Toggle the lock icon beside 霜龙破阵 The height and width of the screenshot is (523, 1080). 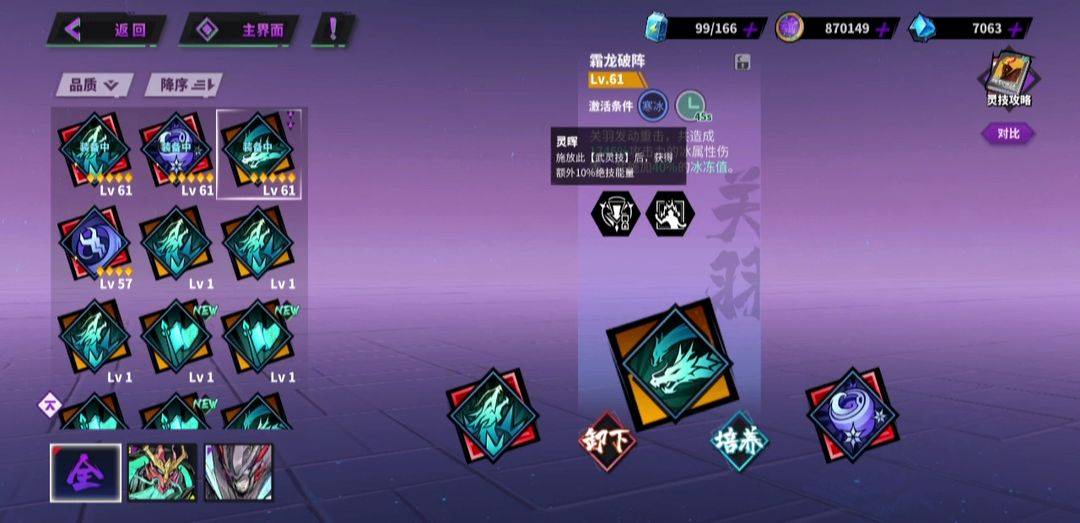tap(743, 62)
